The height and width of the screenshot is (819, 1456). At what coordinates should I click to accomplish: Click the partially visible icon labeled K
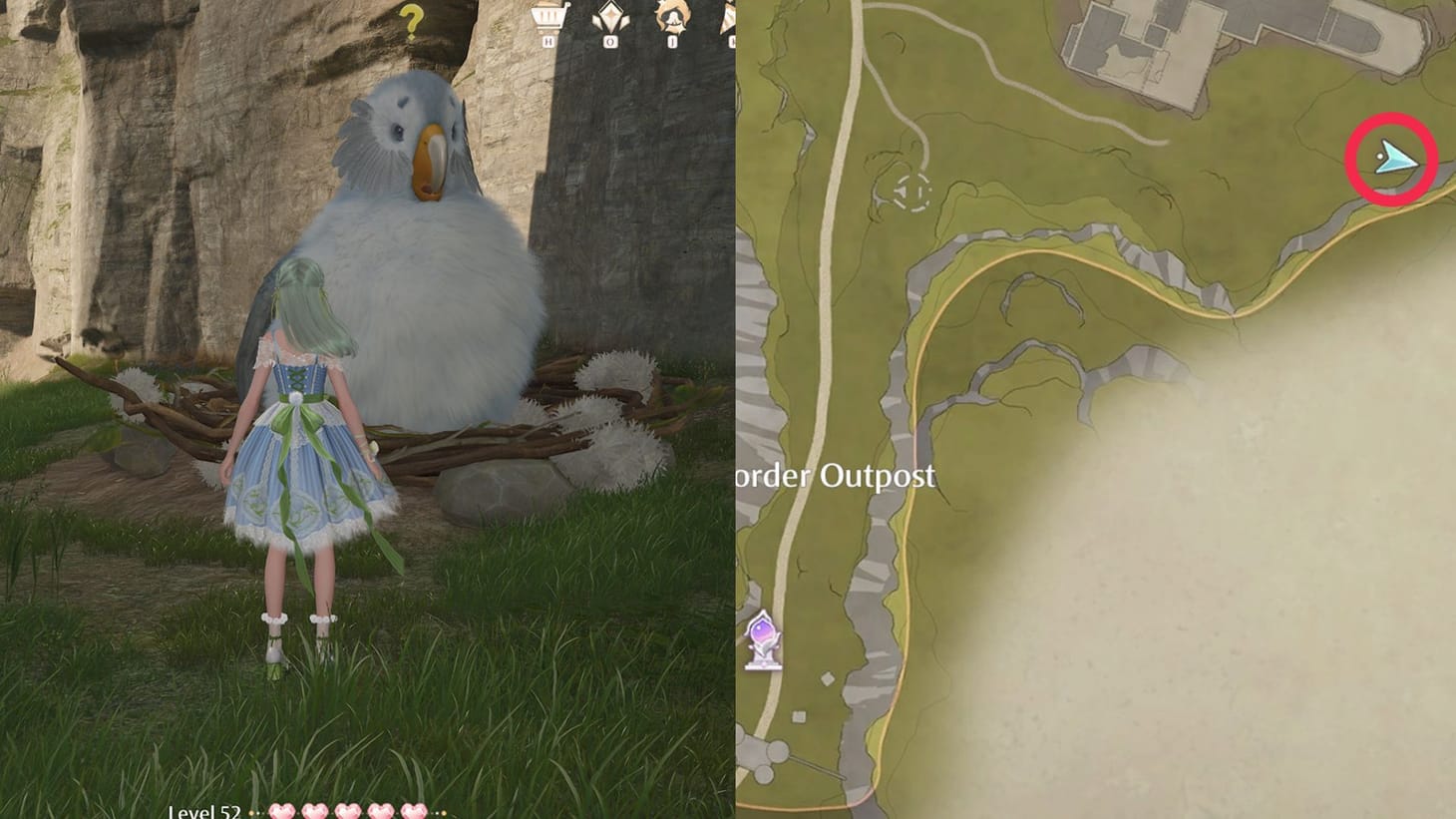pyautogui.click(x=730, y=17)
